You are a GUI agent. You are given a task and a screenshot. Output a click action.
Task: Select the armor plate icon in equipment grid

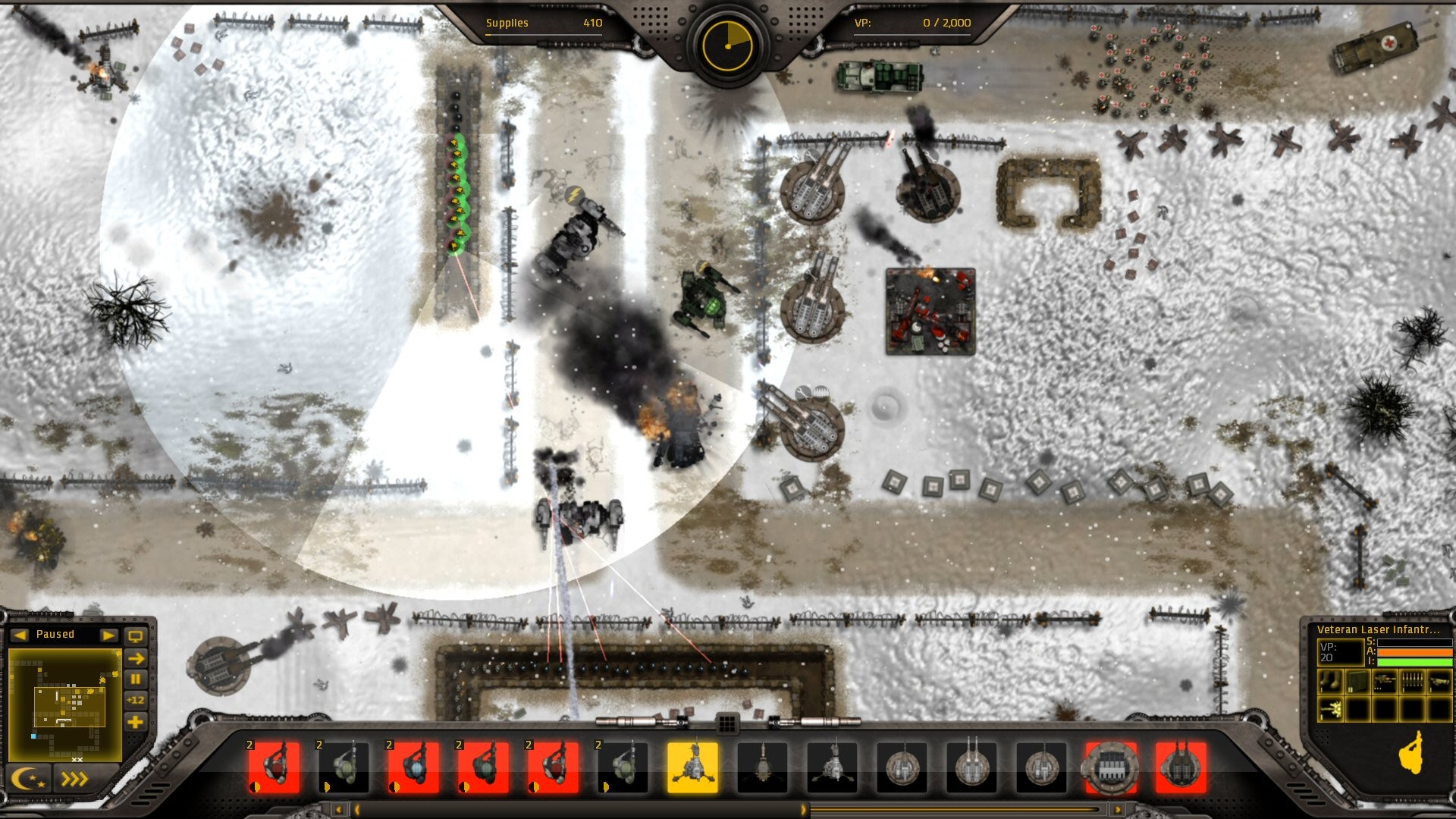click(1357, 681)
